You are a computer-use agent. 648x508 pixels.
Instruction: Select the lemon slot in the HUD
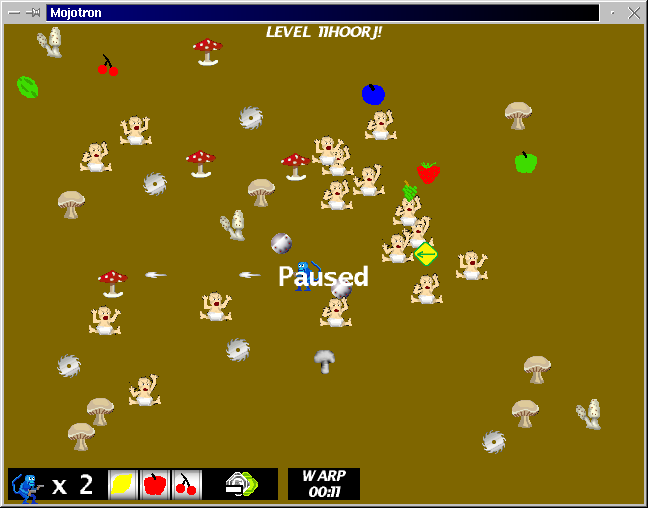122,485
